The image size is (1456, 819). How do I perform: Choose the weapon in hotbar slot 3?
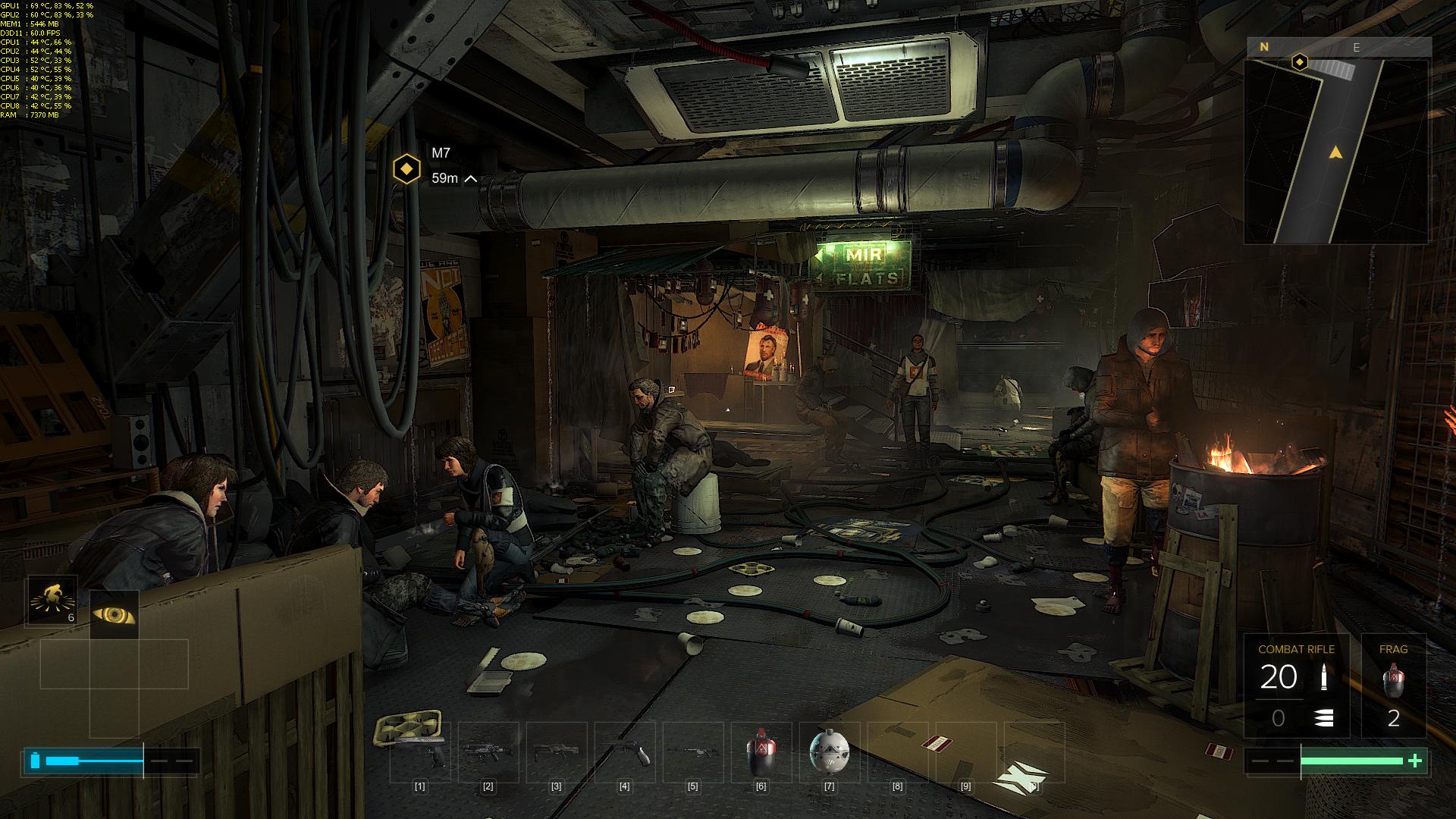pyautogui.click(x=556, y=751)
